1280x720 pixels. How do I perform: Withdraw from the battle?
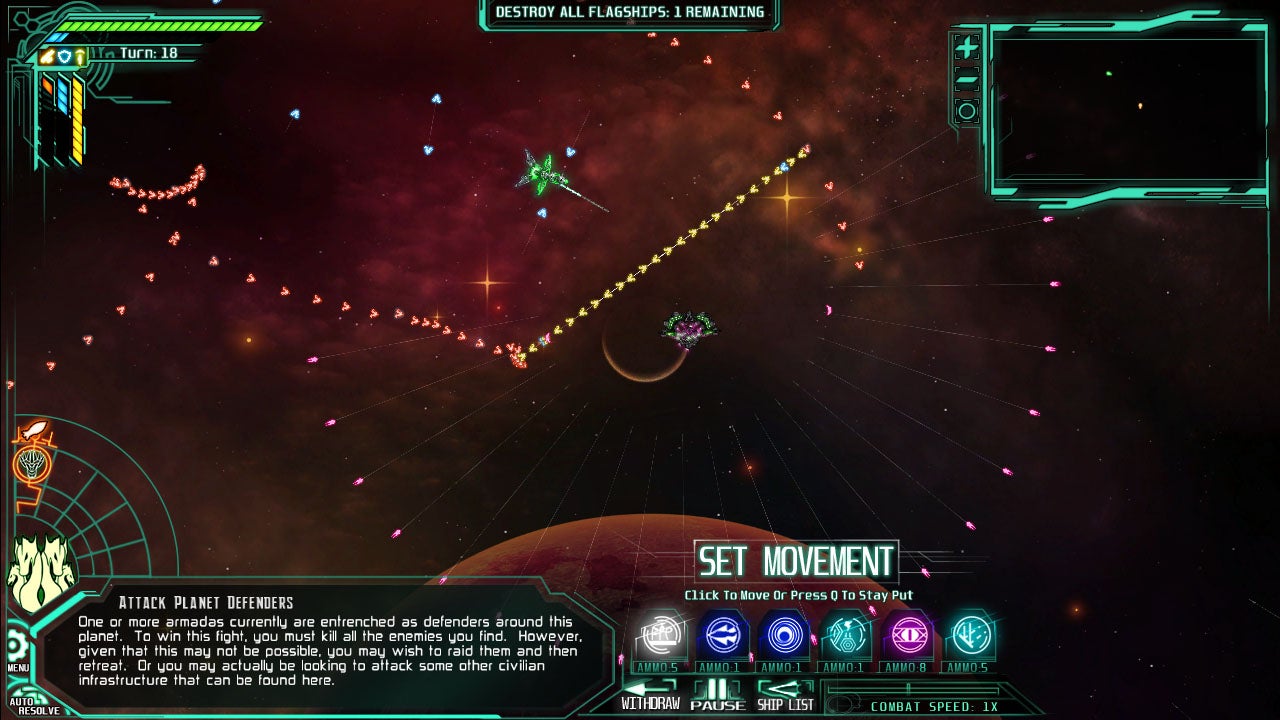[x=649, y=694]
